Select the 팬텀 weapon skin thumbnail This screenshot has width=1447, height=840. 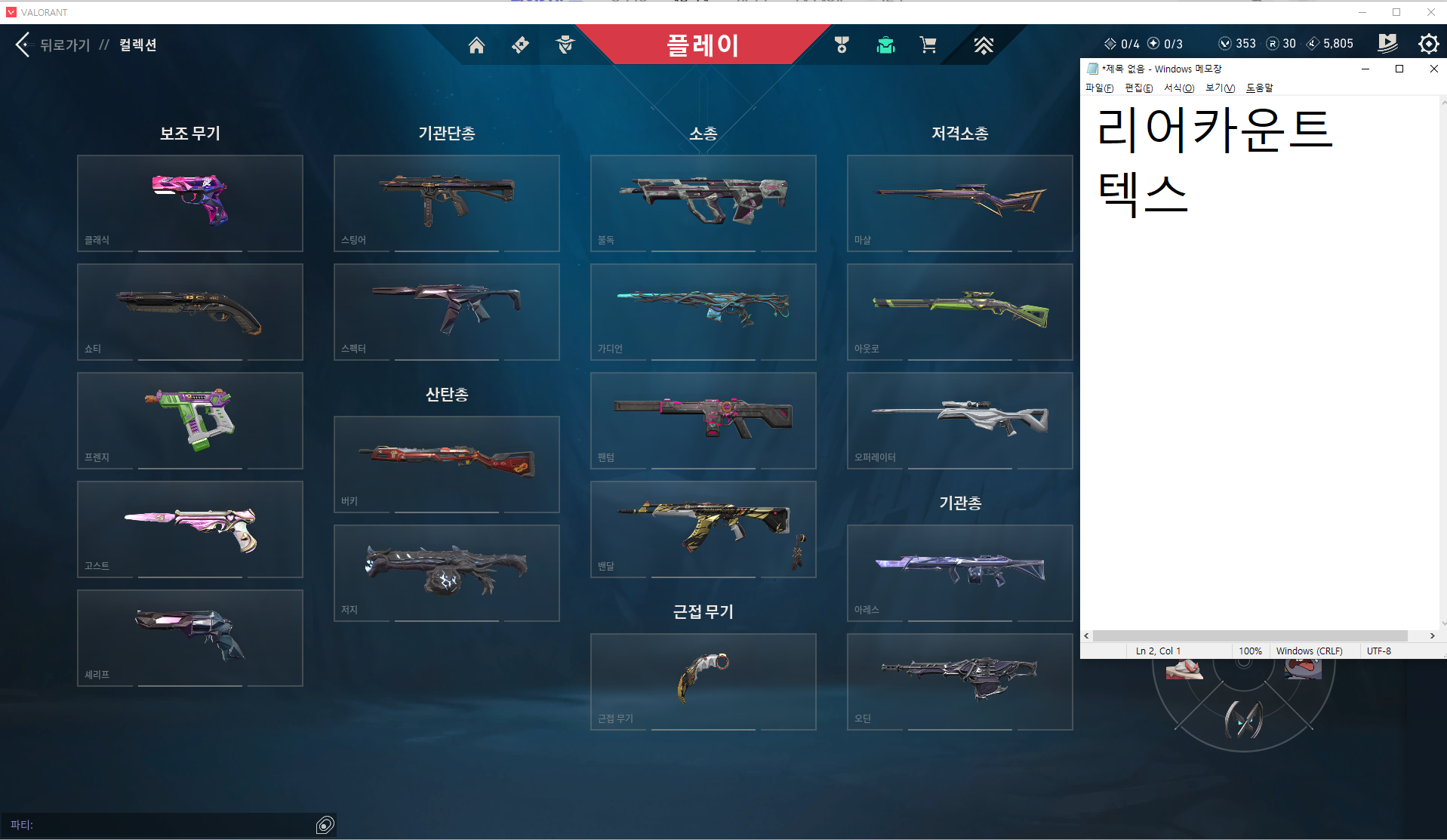click(x=703, y=420)
